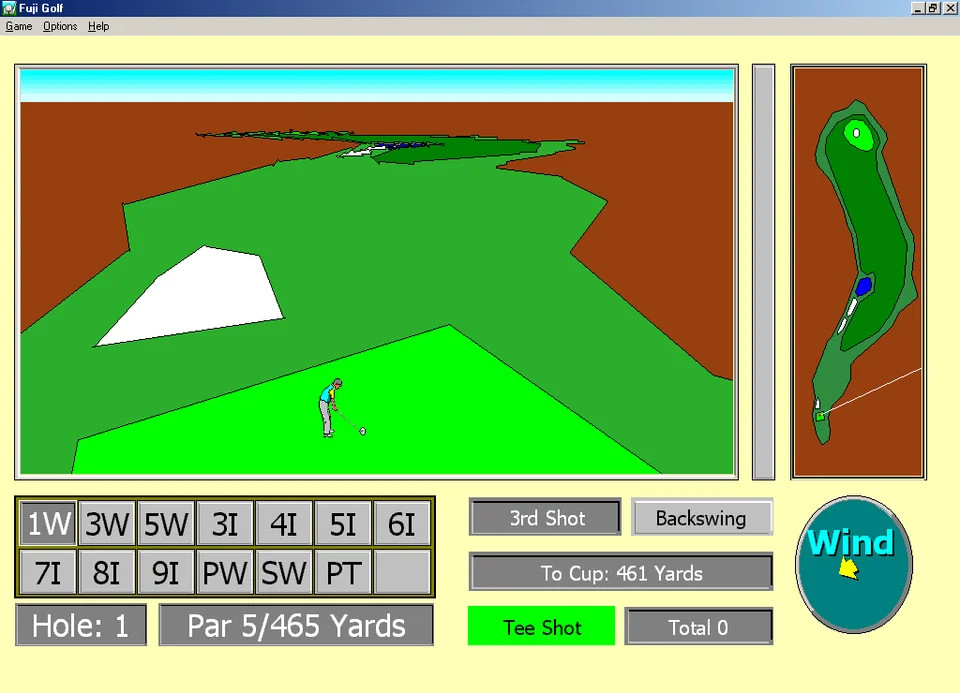Select the SW sand wedge
Image resolution: width=960 pixels, height=693 pixels.
coord(284,573)
